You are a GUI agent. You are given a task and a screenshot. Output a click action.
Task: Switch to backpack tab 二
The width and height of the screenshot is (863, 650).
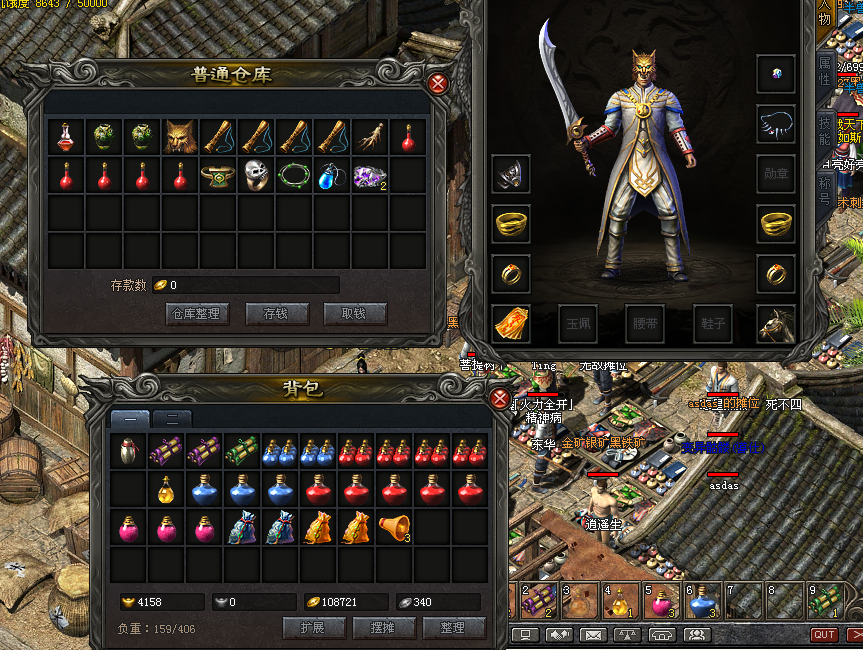[172, 419]
